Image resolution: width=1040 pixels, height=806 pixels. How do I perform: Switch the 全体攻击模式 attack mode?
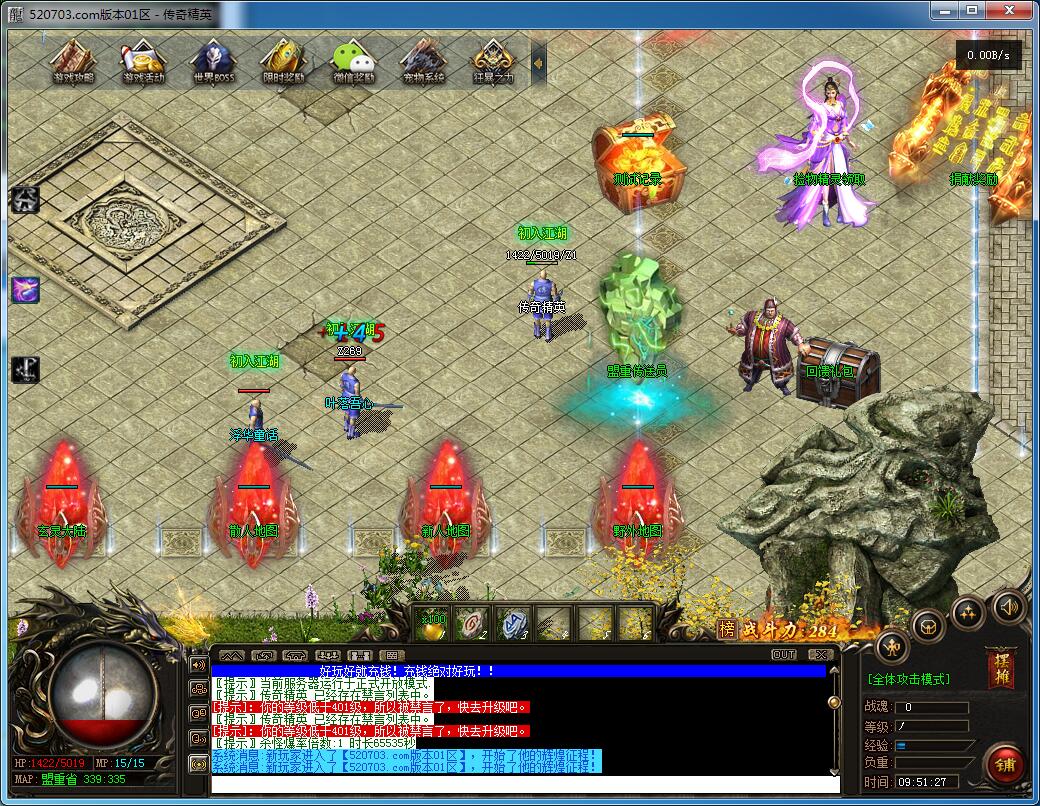click(908, 679)
